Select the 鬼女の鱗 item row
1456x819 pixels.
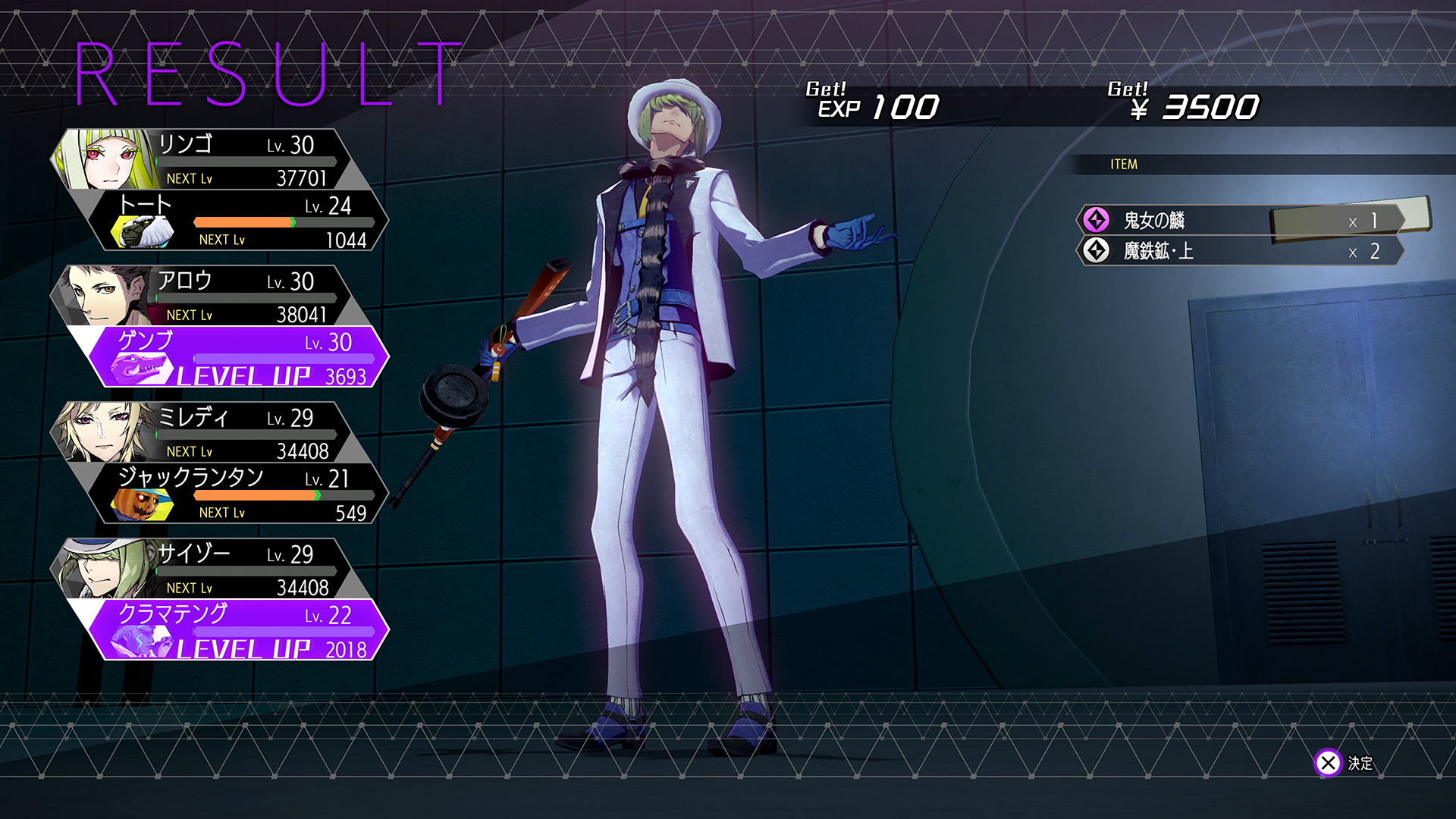click(x=1239, y=221)
